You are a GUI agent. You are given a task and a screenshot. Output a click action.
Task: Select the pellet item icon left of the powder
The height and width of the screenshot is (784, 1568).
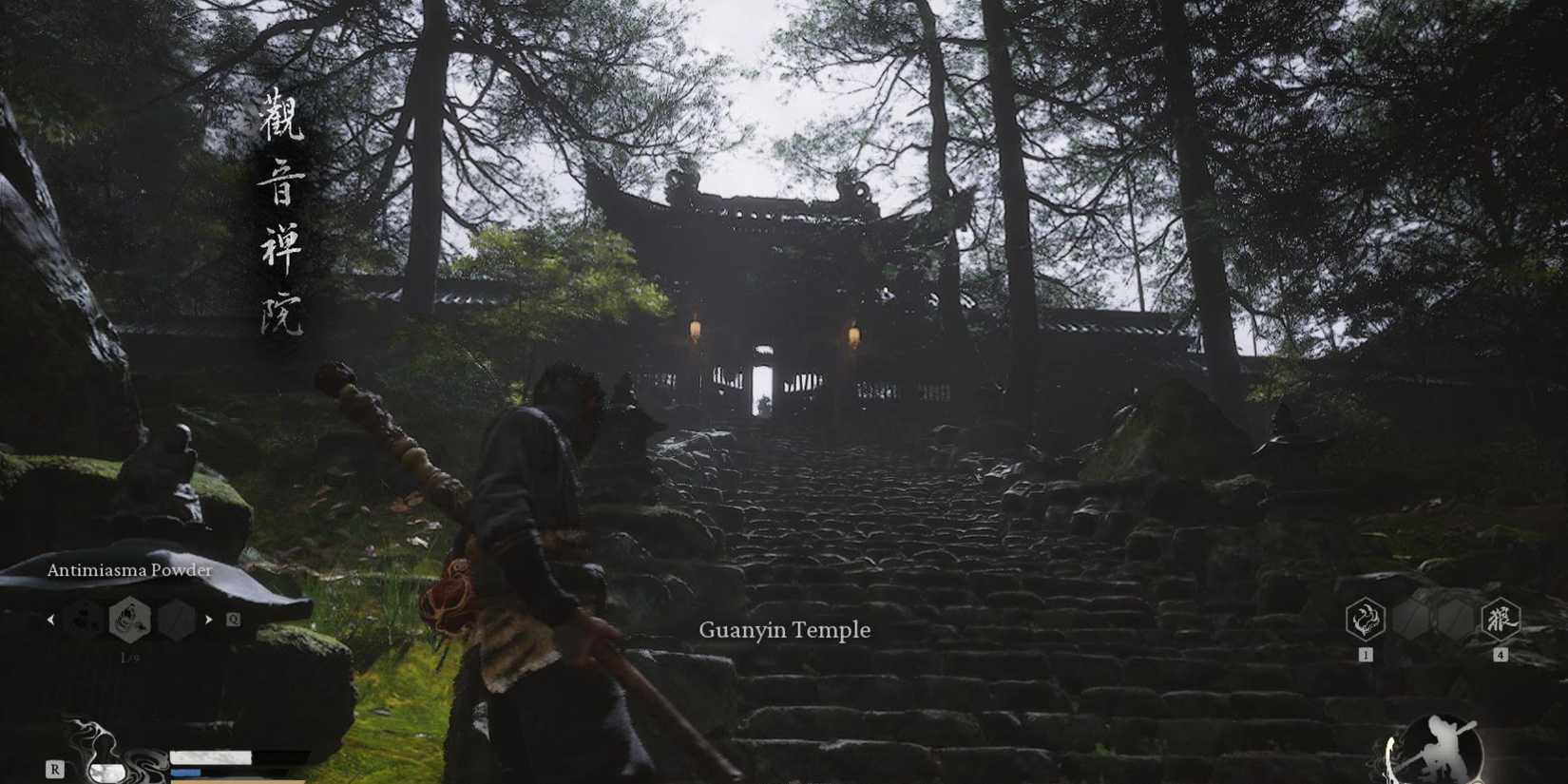coord(84,621)
